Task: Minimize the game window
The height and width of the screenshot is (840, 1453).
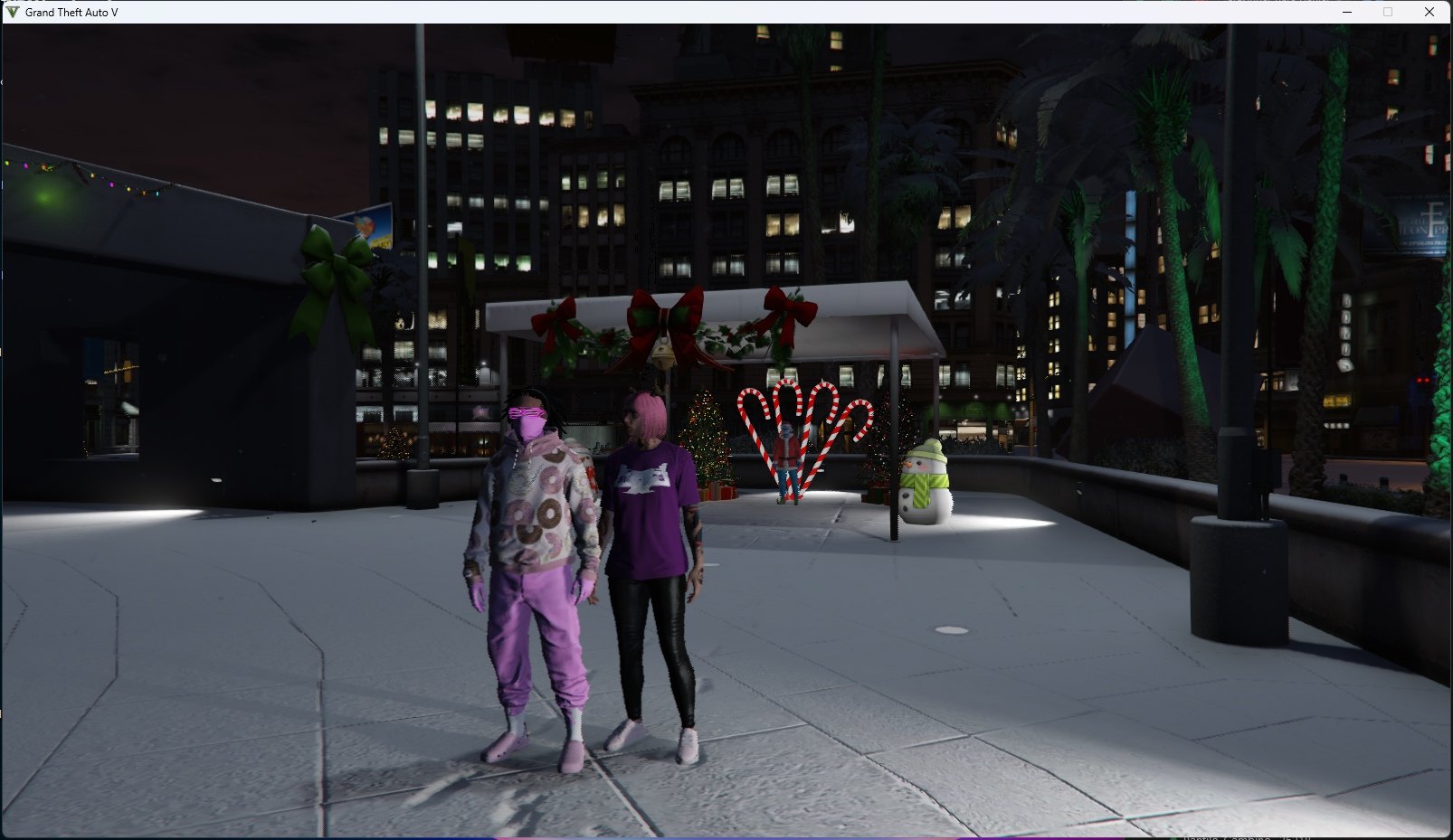Action: (x=1347, y=12)
